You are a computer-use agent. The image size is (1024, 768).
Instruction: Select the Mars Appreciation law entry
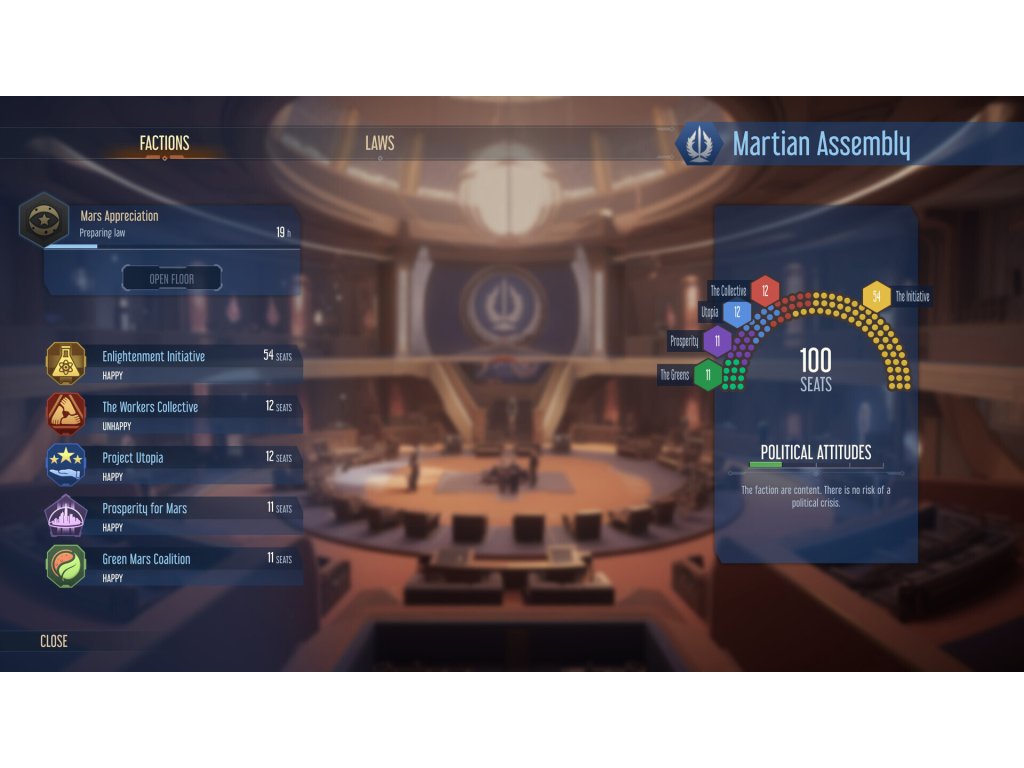pos(160,223)
